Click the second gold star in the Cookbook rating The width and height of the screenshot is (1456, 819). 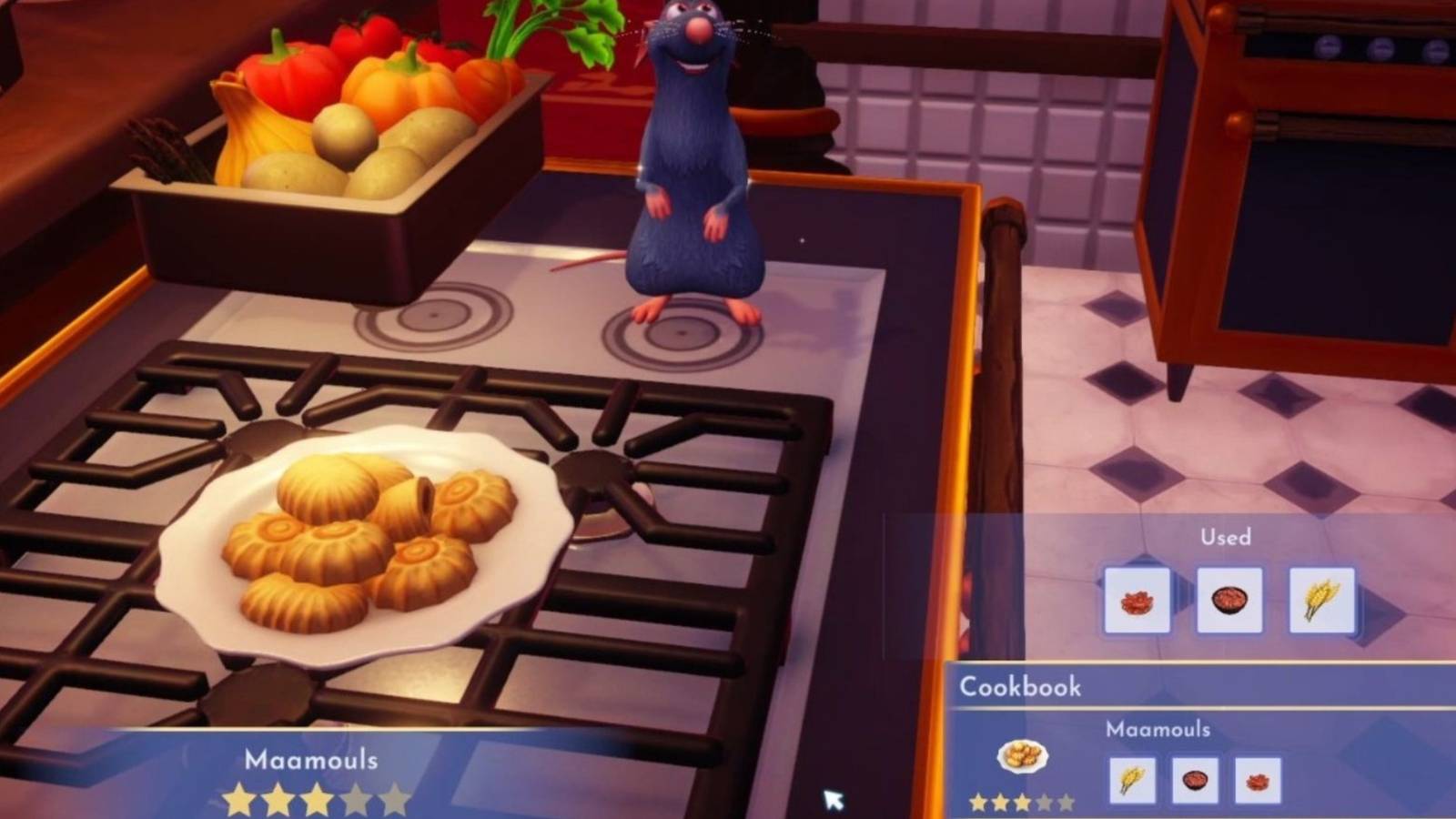(1001, 803)
